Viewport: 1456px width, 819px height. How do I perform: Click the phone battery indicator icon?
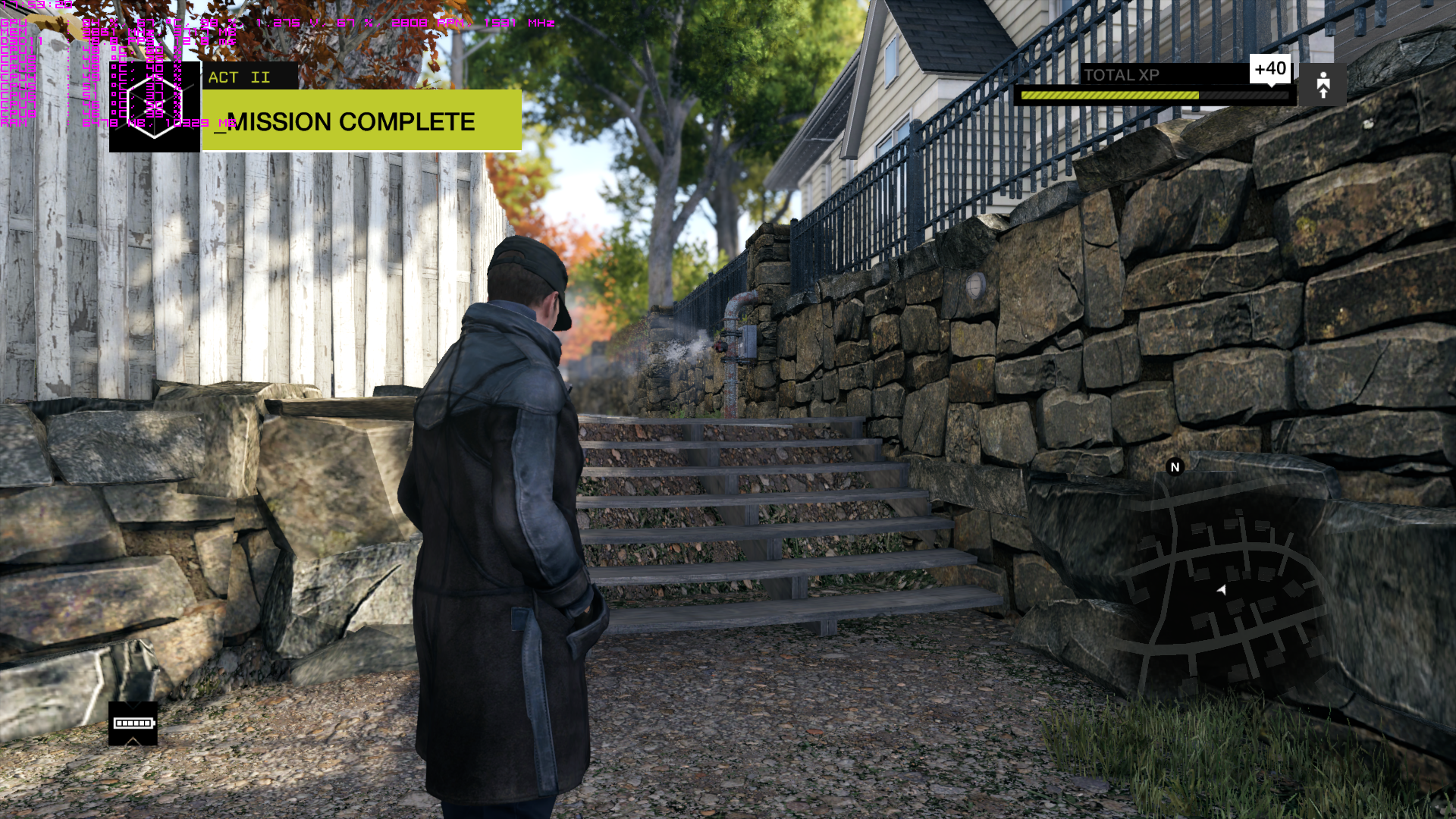pos(133,723)
